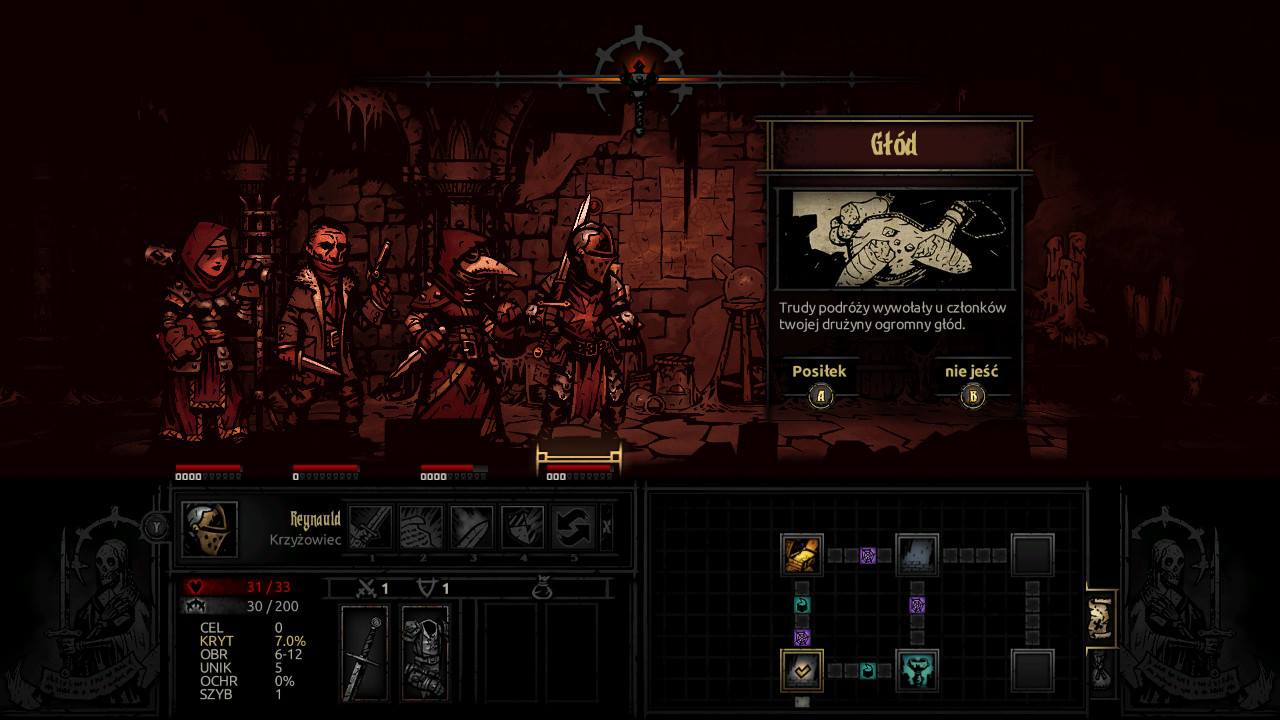
Task: Select the angled blade skill icon
Action: [471, 526]
